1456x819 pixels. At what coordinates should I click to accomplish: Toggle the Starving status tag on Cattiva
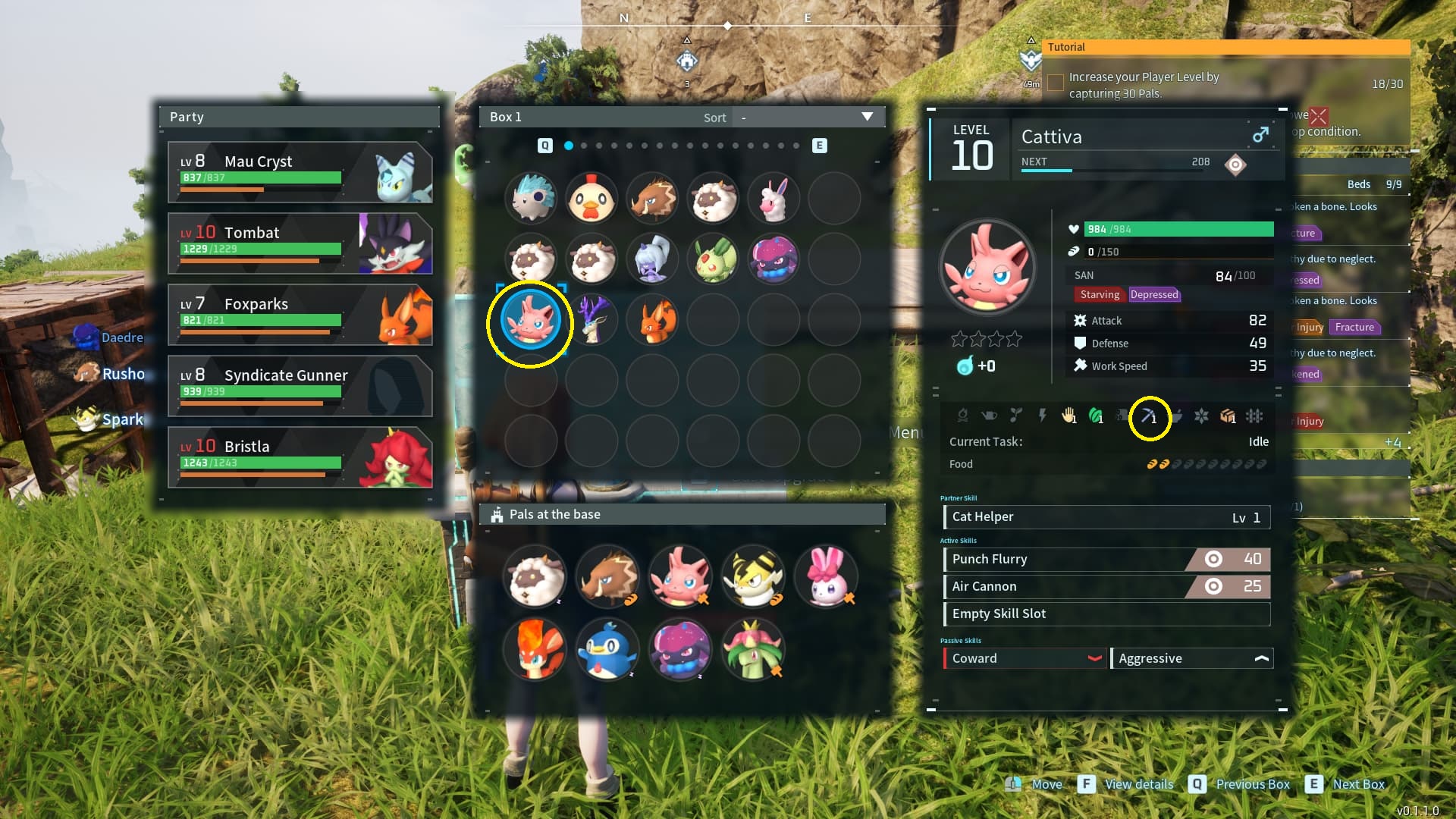1100,294
